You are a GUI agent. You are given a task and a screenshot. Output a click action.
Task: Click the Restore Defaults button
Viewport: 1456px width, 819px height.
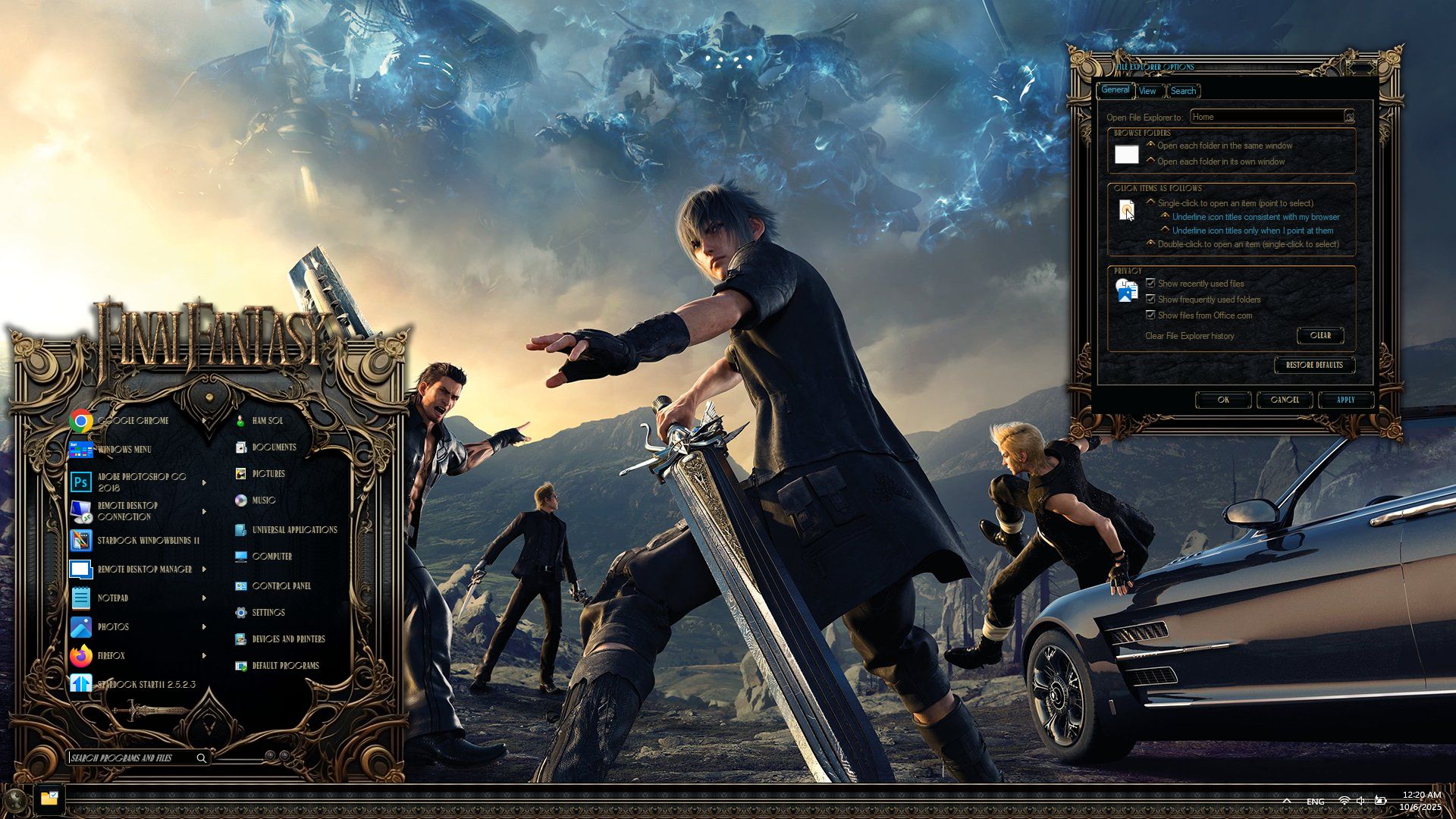1314,365
